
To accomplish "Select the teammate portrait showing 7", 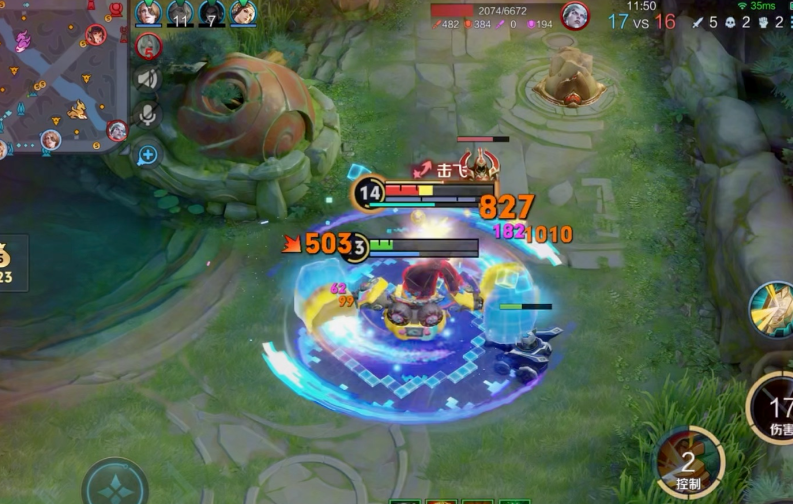I will [x=212, y=13].
